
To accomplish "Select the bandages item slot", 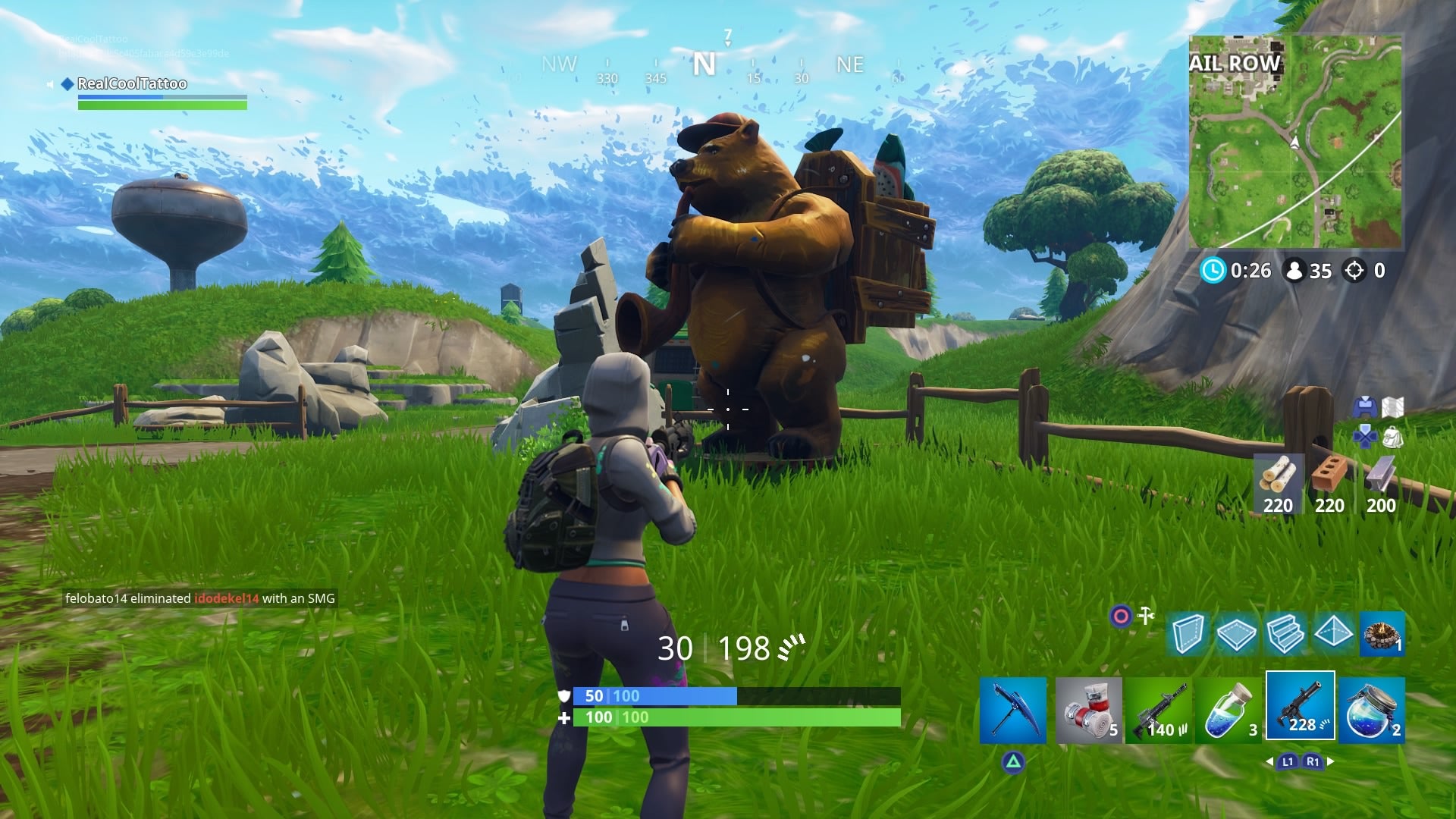I will 1089,709.
